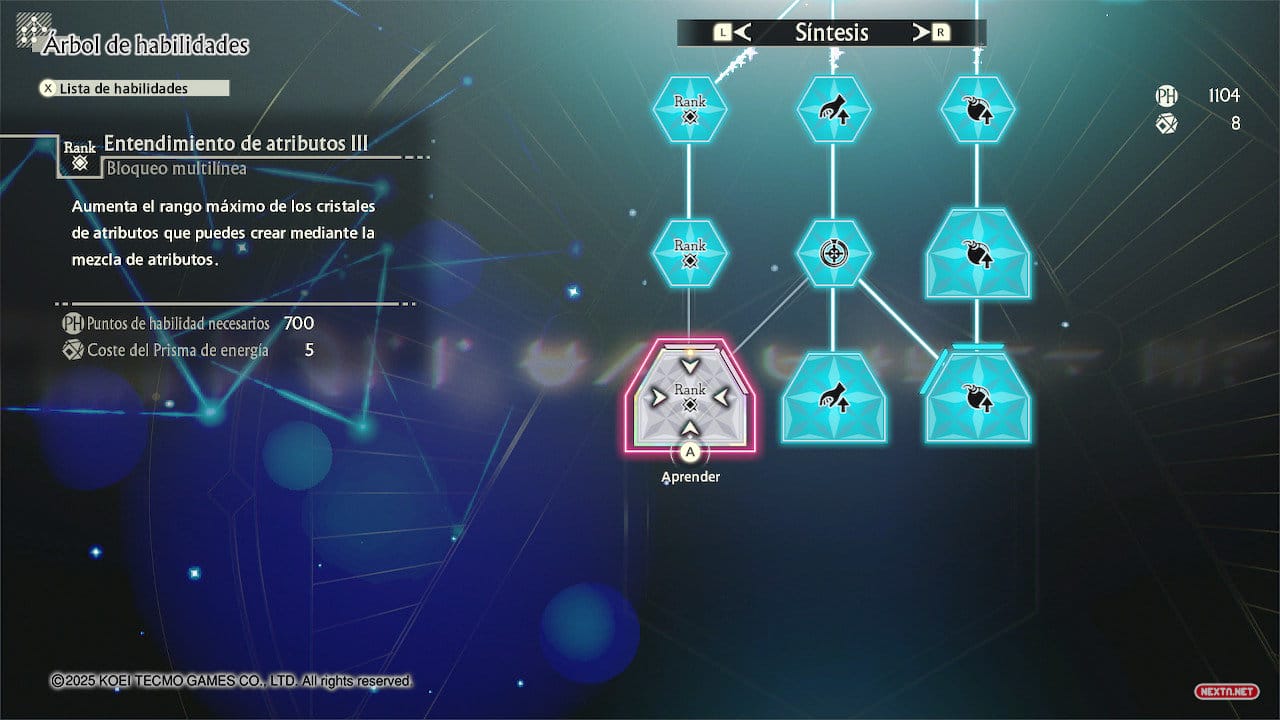Viewport: 1280px width, 720px height.
Task: Open the Lista de habilidades view
Action: [133, 88]
